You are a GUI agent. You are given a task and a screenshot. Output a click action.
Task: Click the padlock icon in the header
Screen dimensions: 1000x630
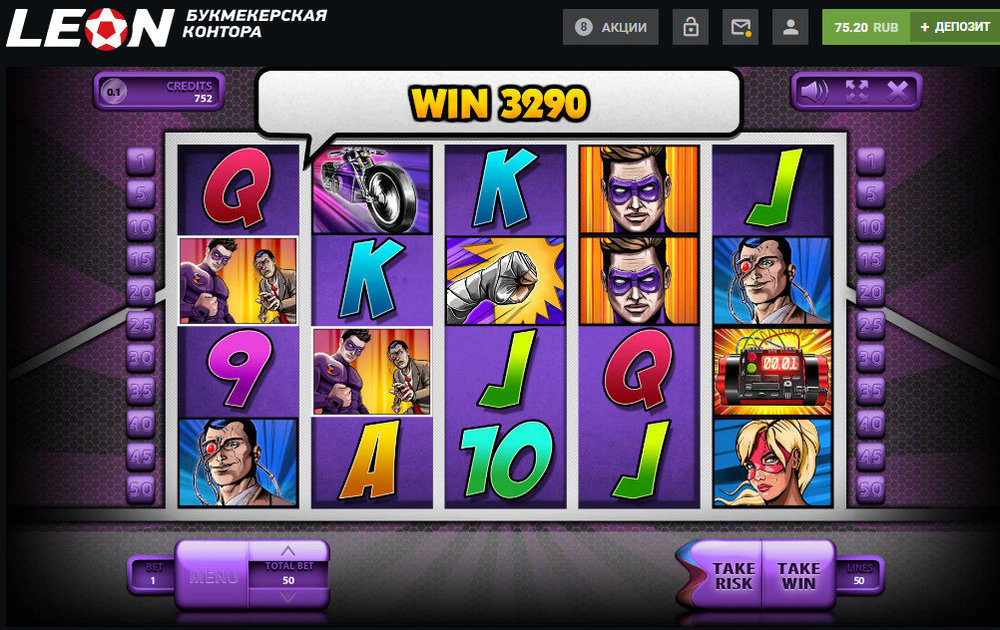click(690, 27)
